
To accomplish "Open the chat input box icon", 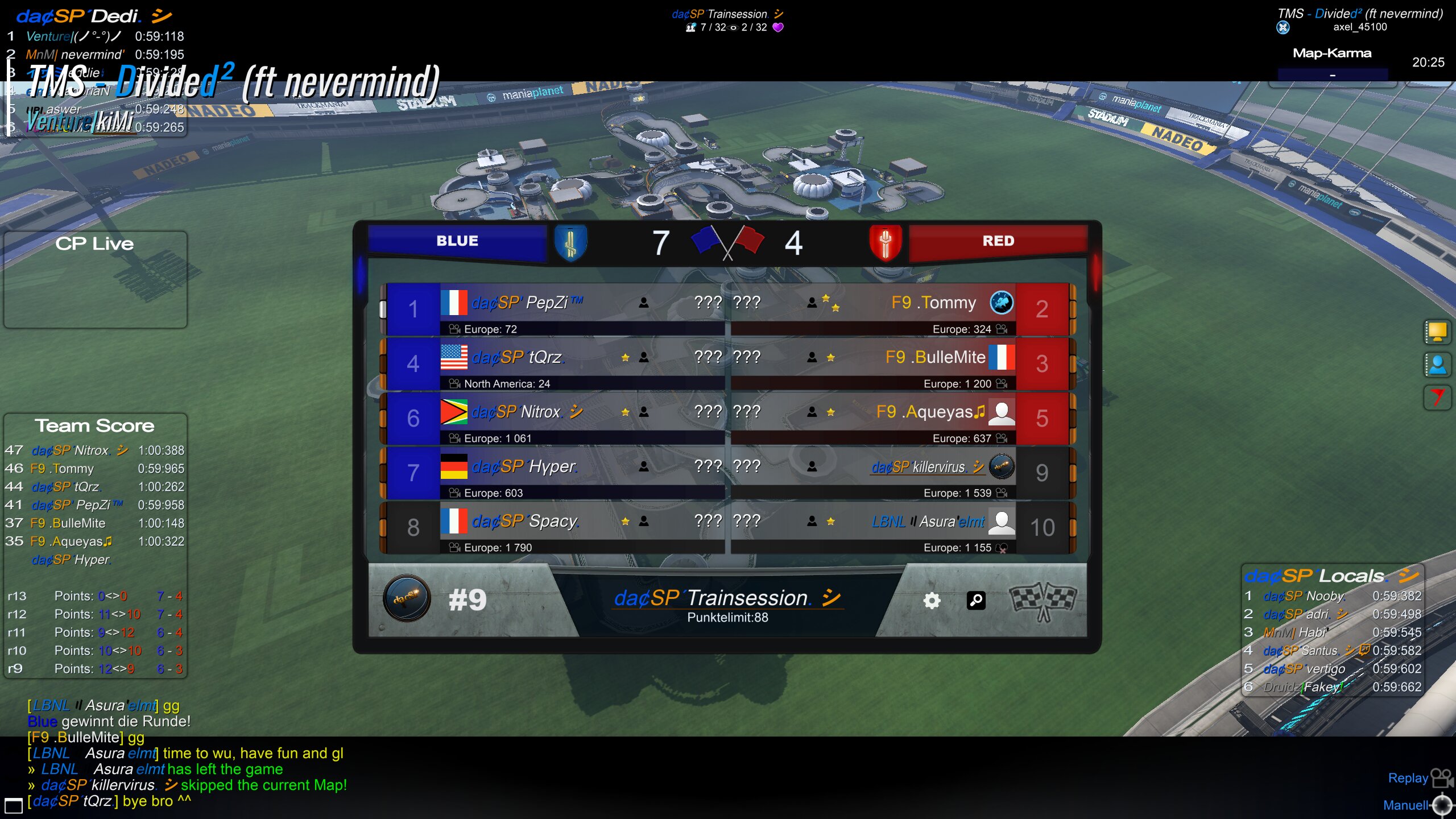I will click(x=13, y=805).
